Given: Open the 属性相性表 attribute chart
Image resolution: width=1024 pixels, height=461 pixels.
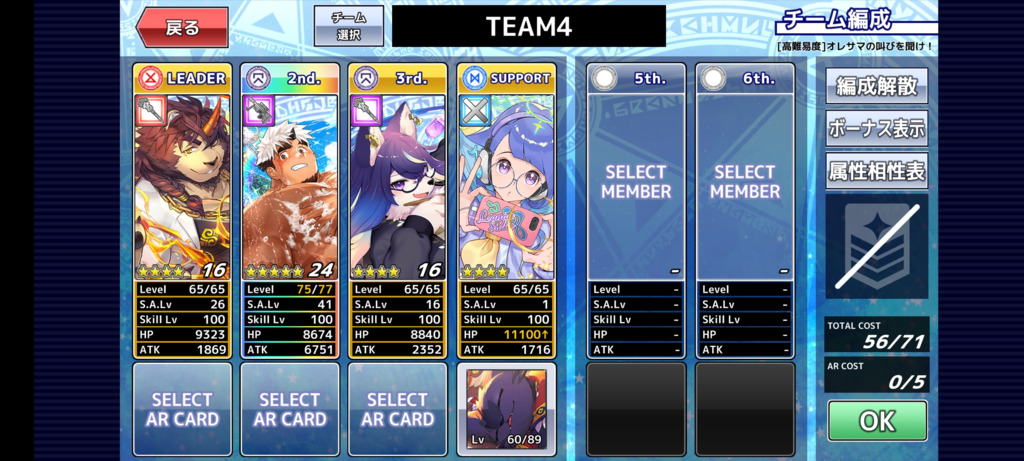Looking at the screenshot, I should click(876, 171).
